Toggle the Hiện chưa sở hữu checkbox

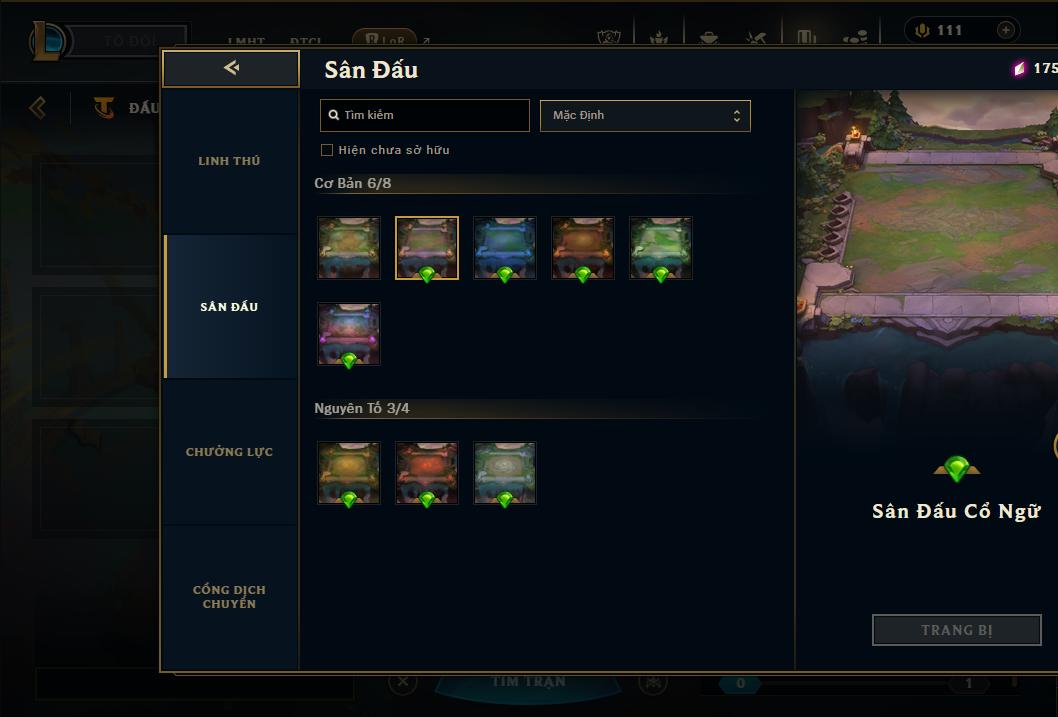[327, 150]
